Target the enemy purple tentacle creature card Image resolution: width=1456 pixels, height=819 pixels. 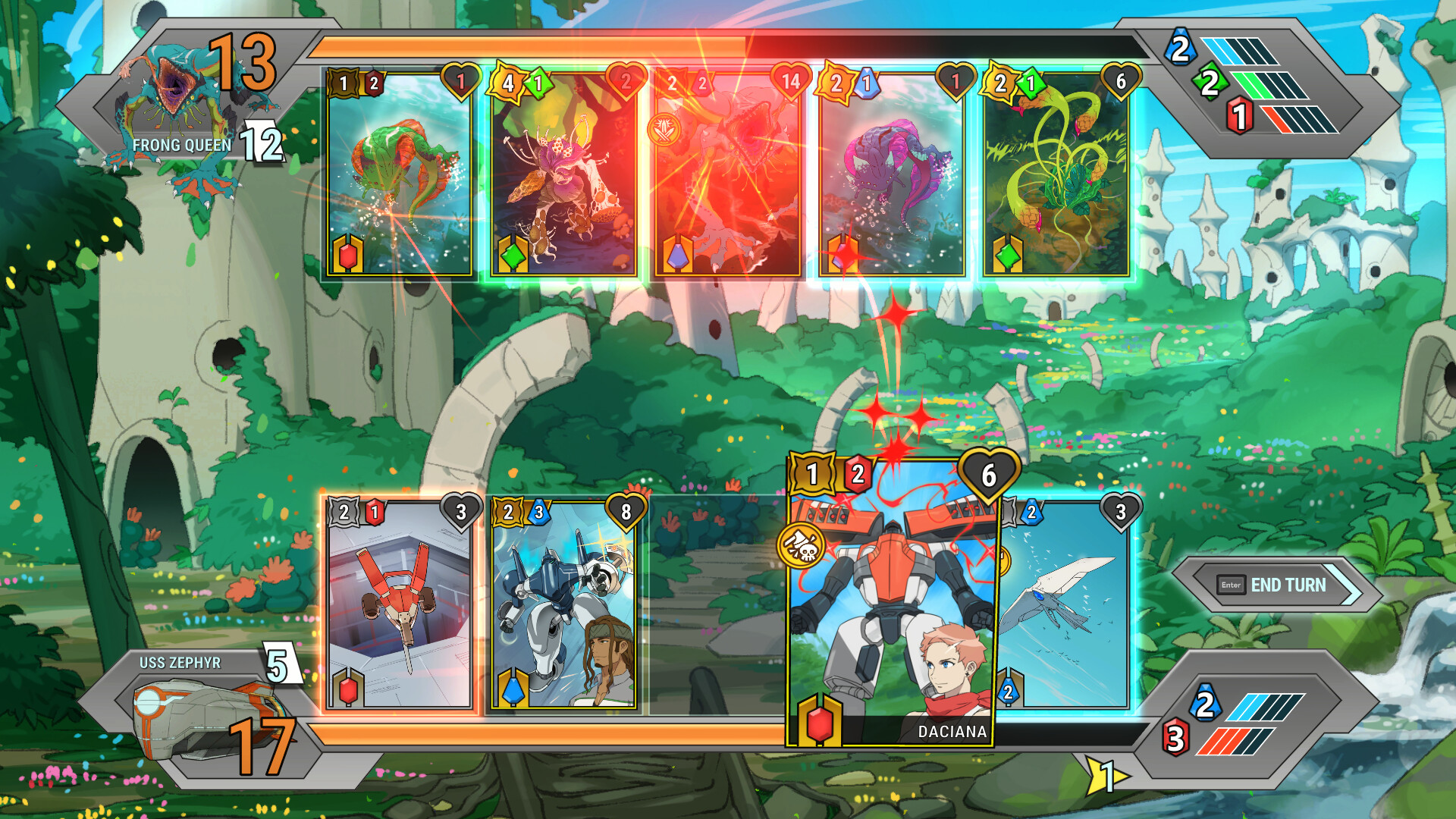tap(892, 174)
